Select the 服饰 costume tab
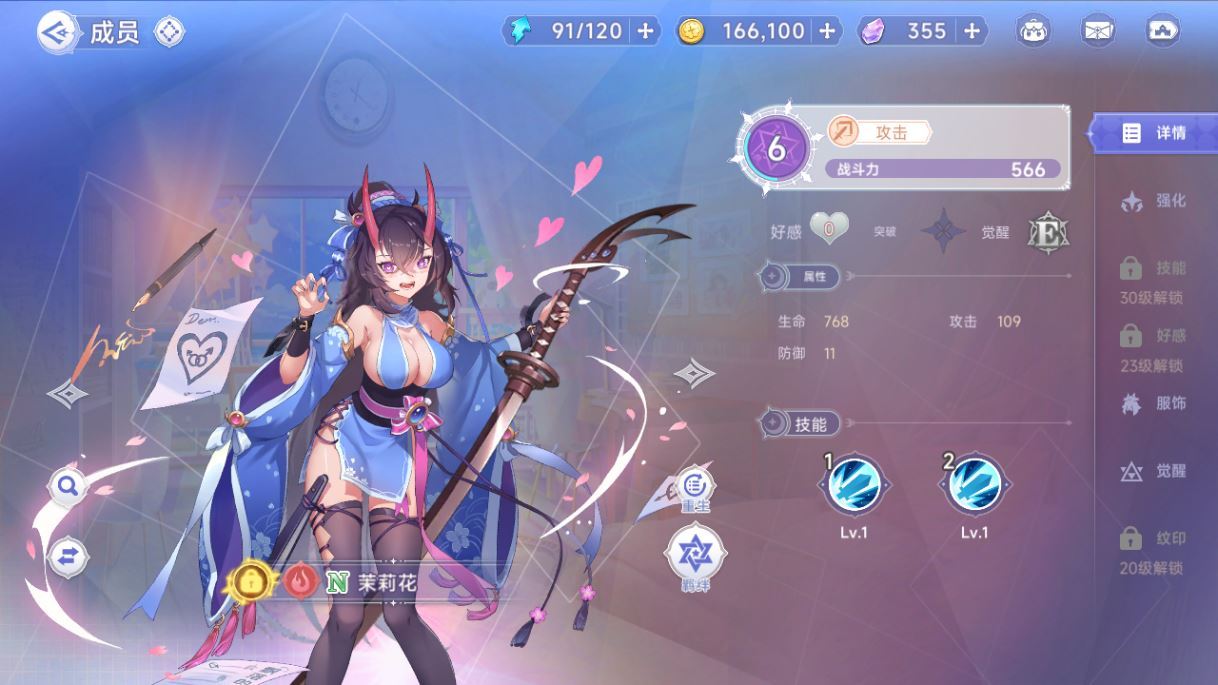1218x685 pixels. 1154,404
